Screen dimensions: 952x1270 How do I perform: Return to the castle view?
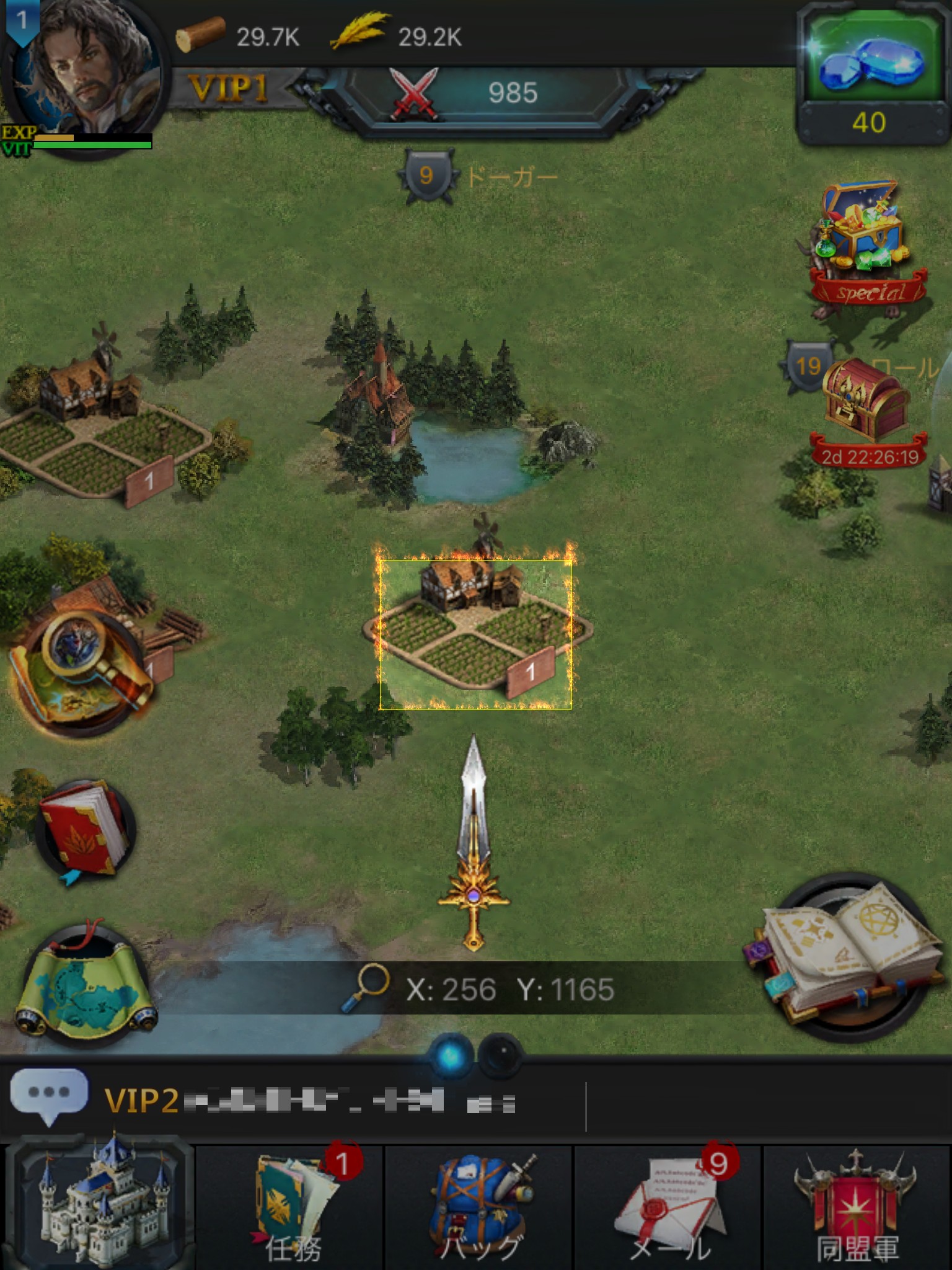point(99,1203)
